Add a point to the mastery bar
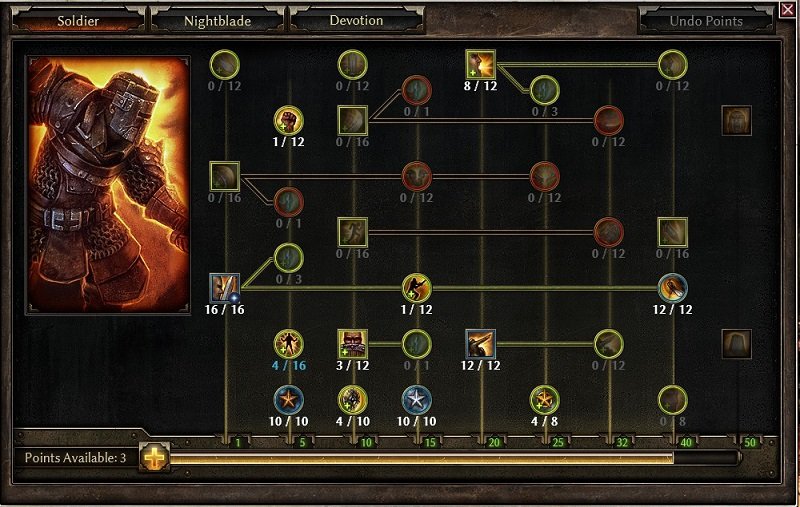Viewport: 800px width, 507px height. click(x=154, y=457)
